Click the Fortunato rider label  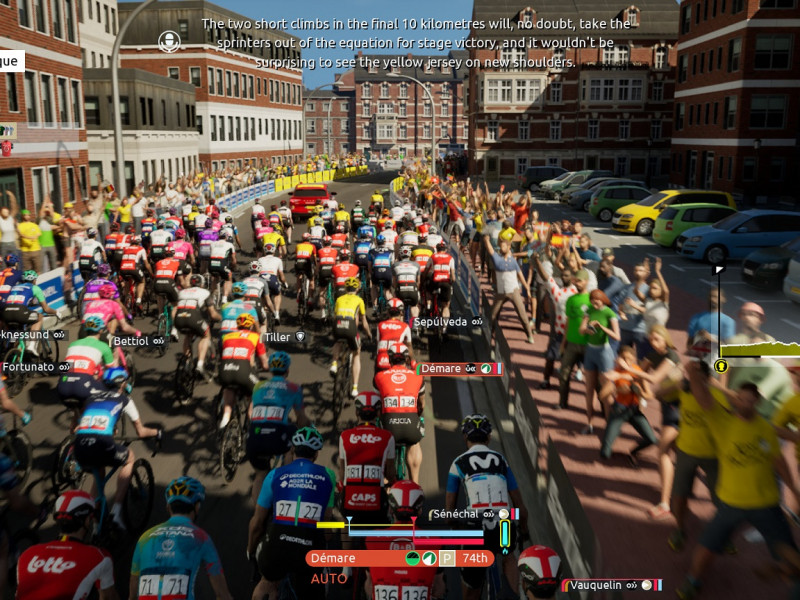coord(28,367)
